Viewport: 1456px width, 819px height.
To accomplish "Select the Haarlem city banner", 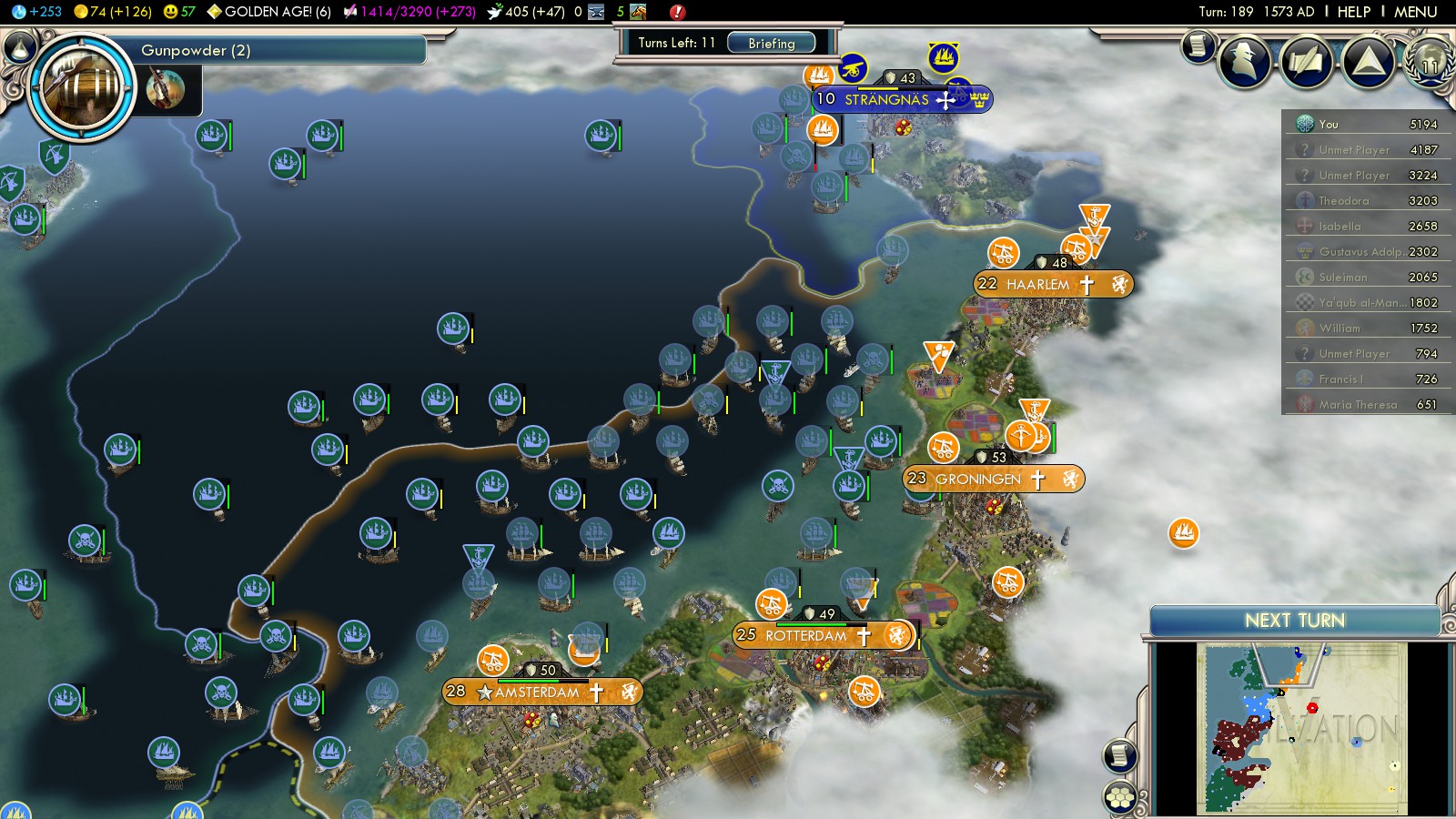I will pos(1037,284).
